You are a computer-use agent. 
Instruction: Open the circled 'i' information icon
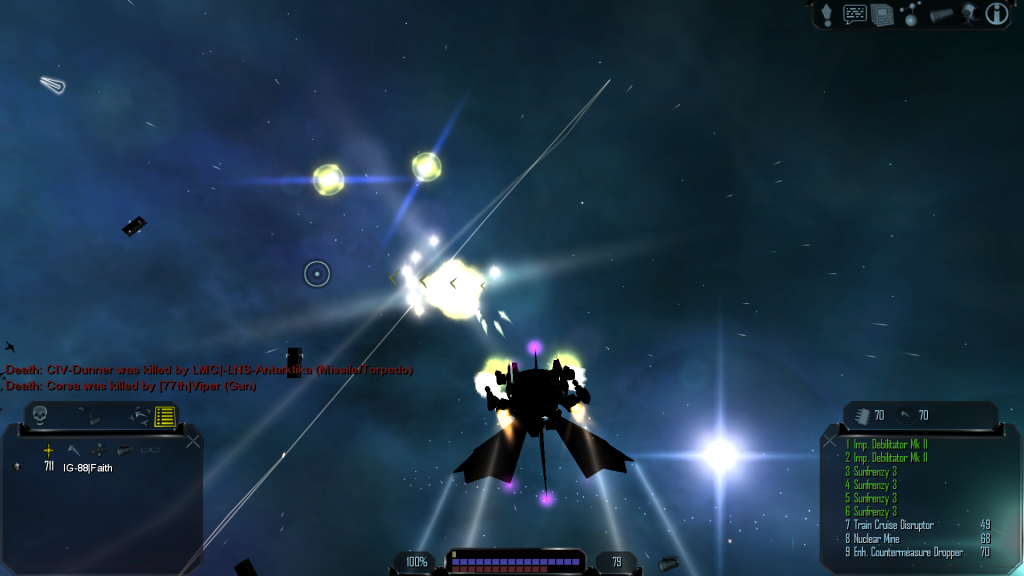tap(997, 14)
